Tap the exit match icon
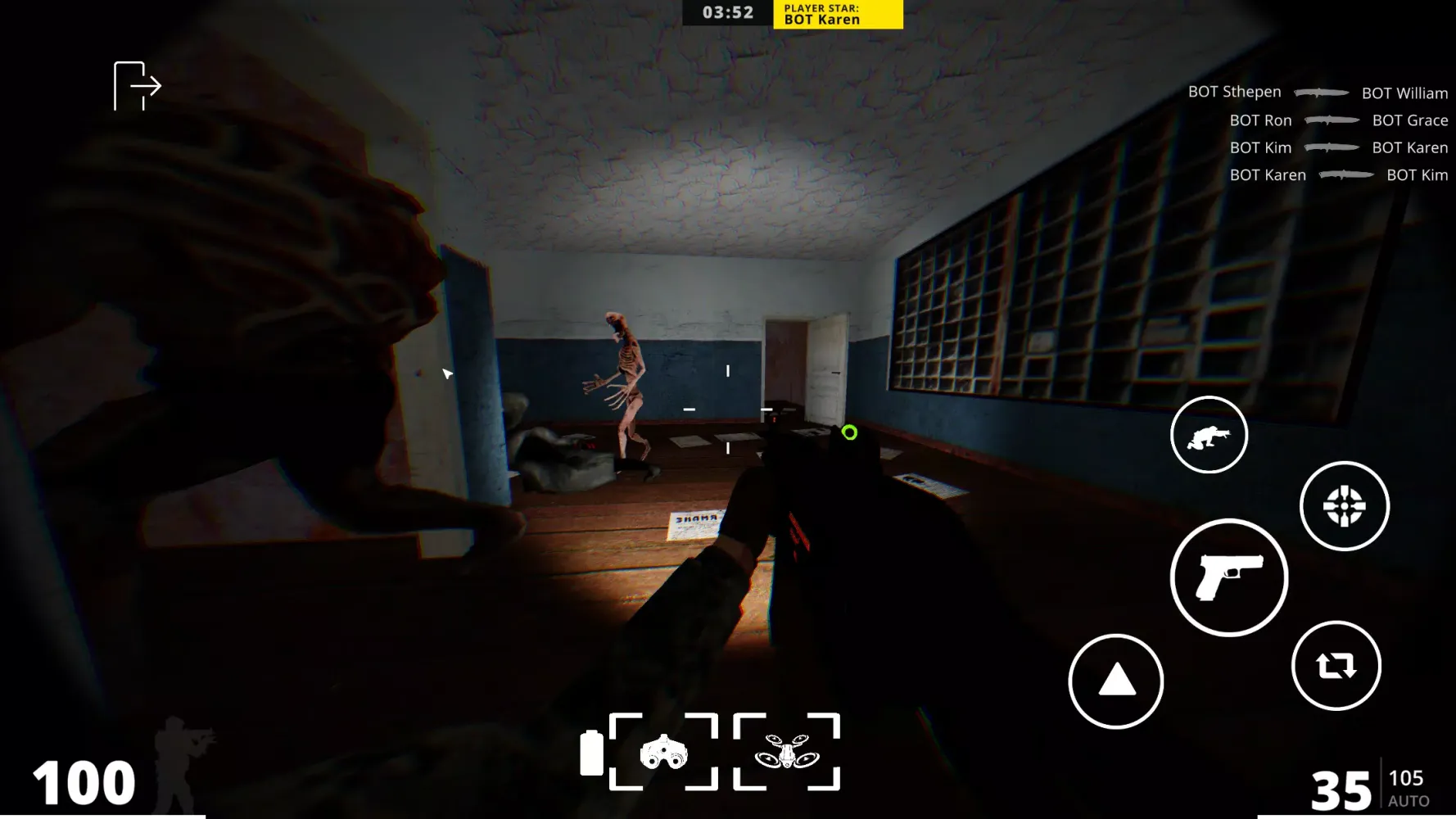 [136, 84]
